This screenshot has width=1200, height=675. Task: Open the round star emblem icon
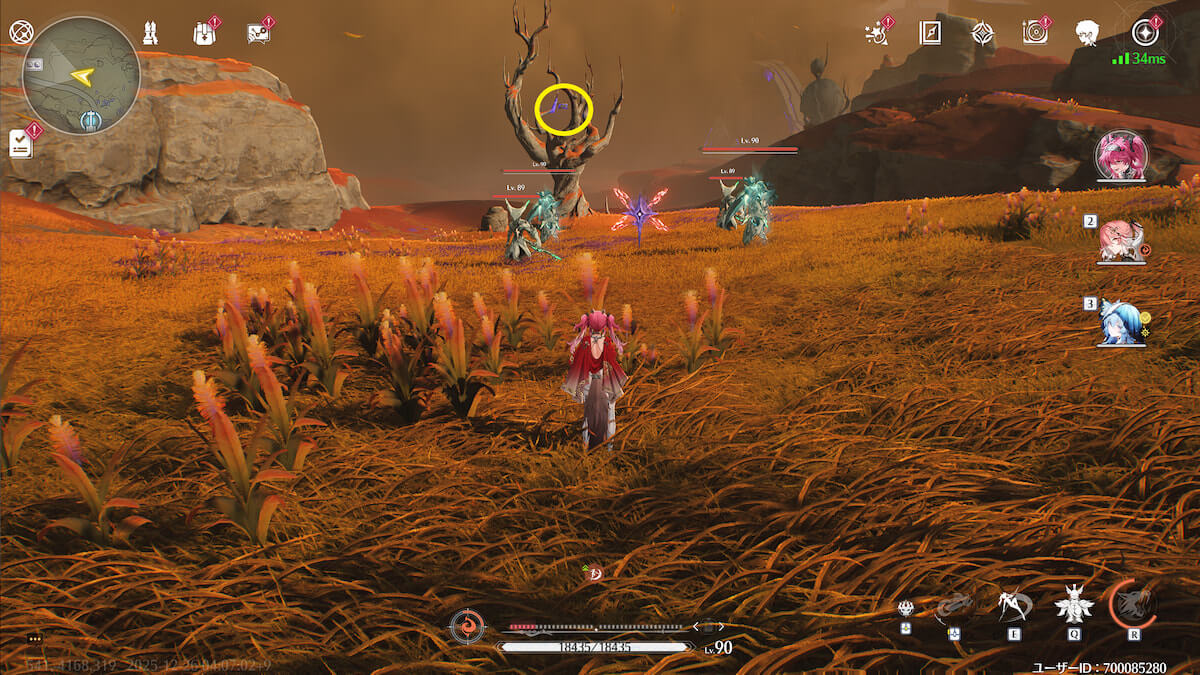[x=1145, y=33]
